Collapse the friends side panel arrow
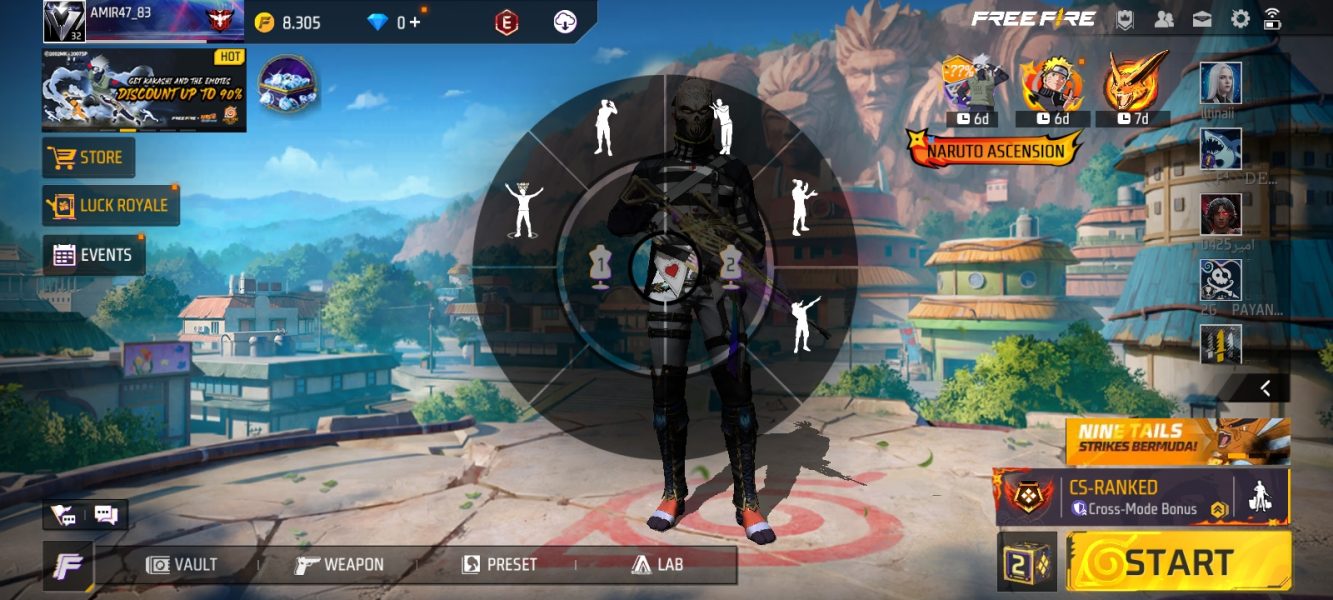1333x600 pixels. point(1265,388)
